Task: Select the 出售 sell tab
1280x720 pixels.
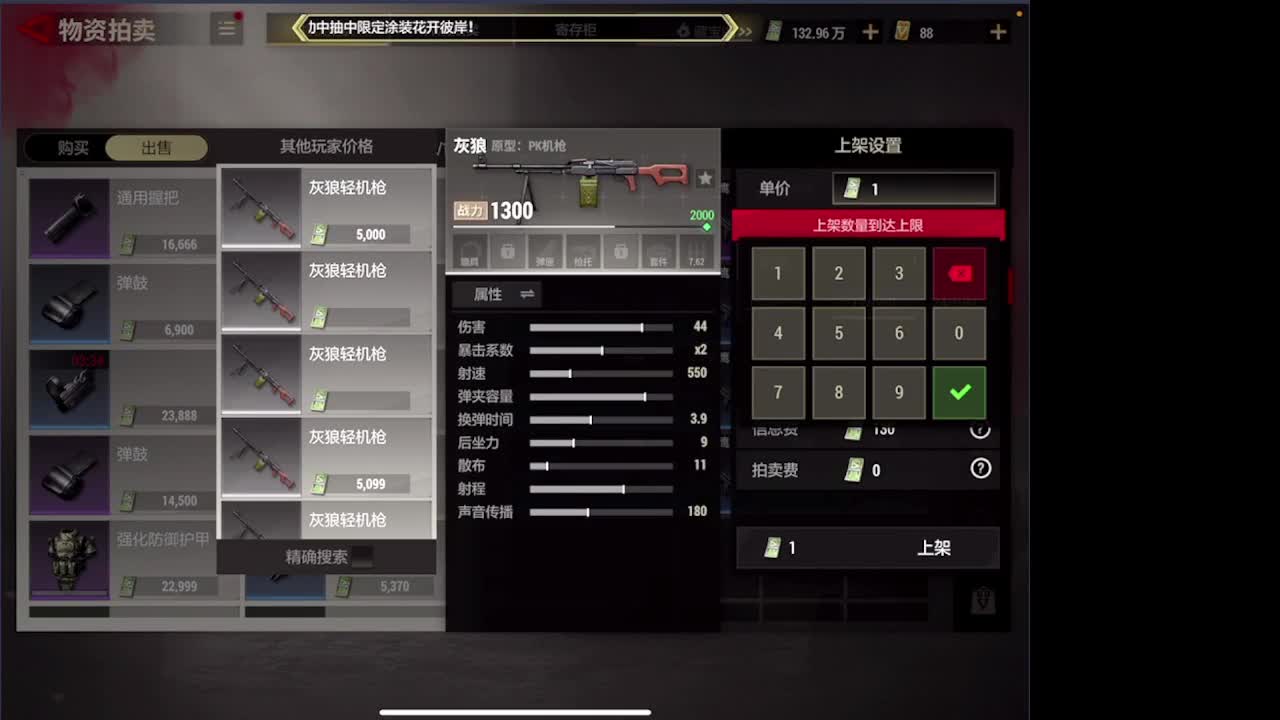Action: click(x=155, y=147)
